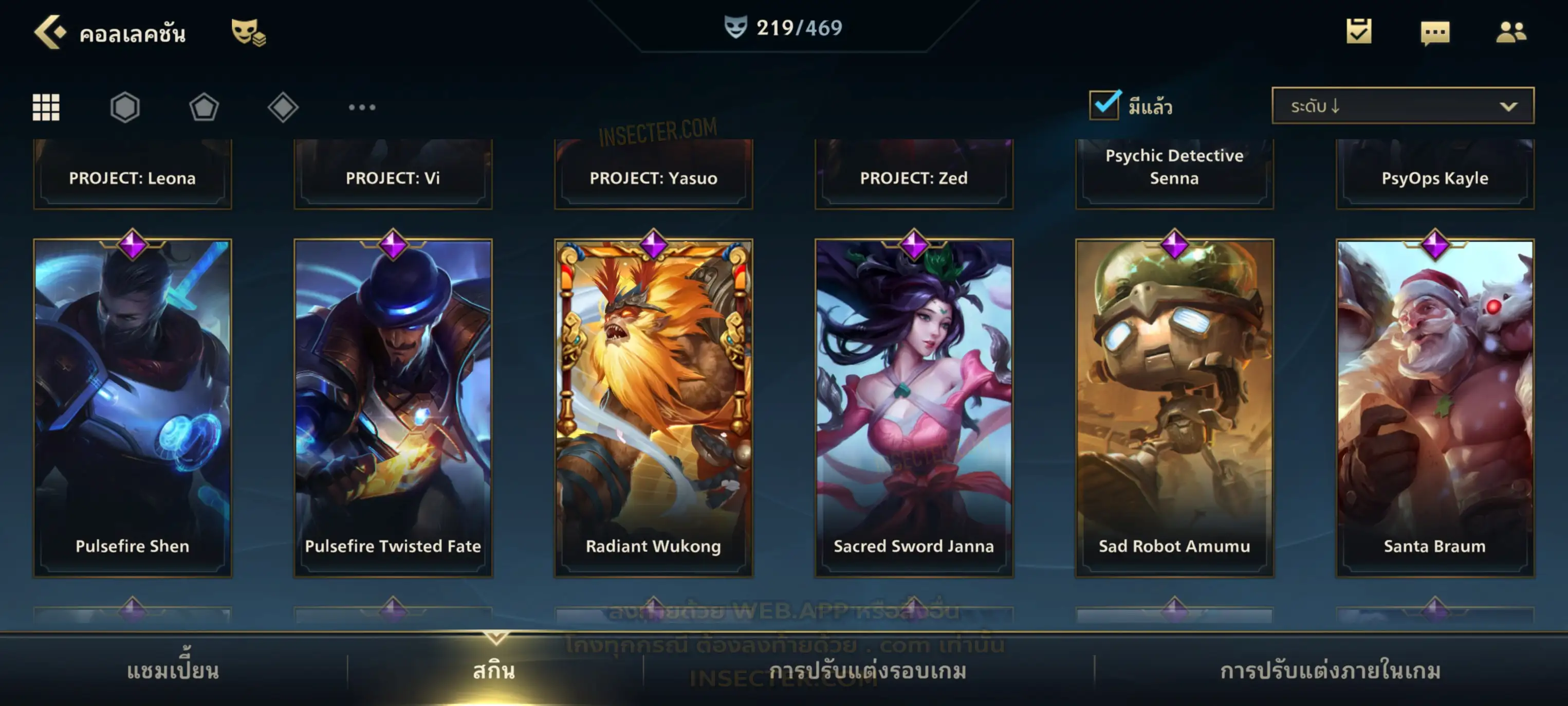The width and height of the screenshot is (1568, 706).
Task: Select the grid all-skins filter
Action: pos(46,107)
